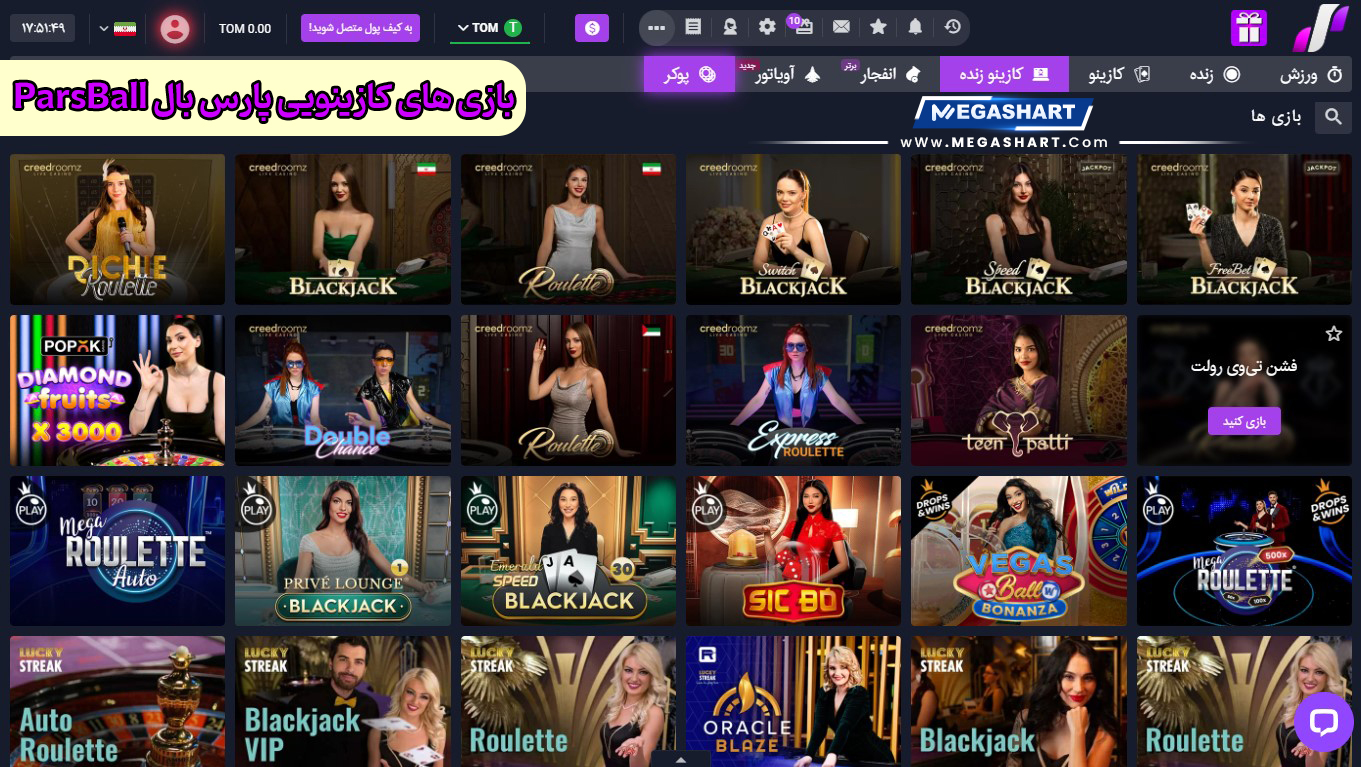The height and width of the screenshot is (767, 1361).
Task: Open the settings gear icon
Action: pyautogui.click(x=766, y=27)
